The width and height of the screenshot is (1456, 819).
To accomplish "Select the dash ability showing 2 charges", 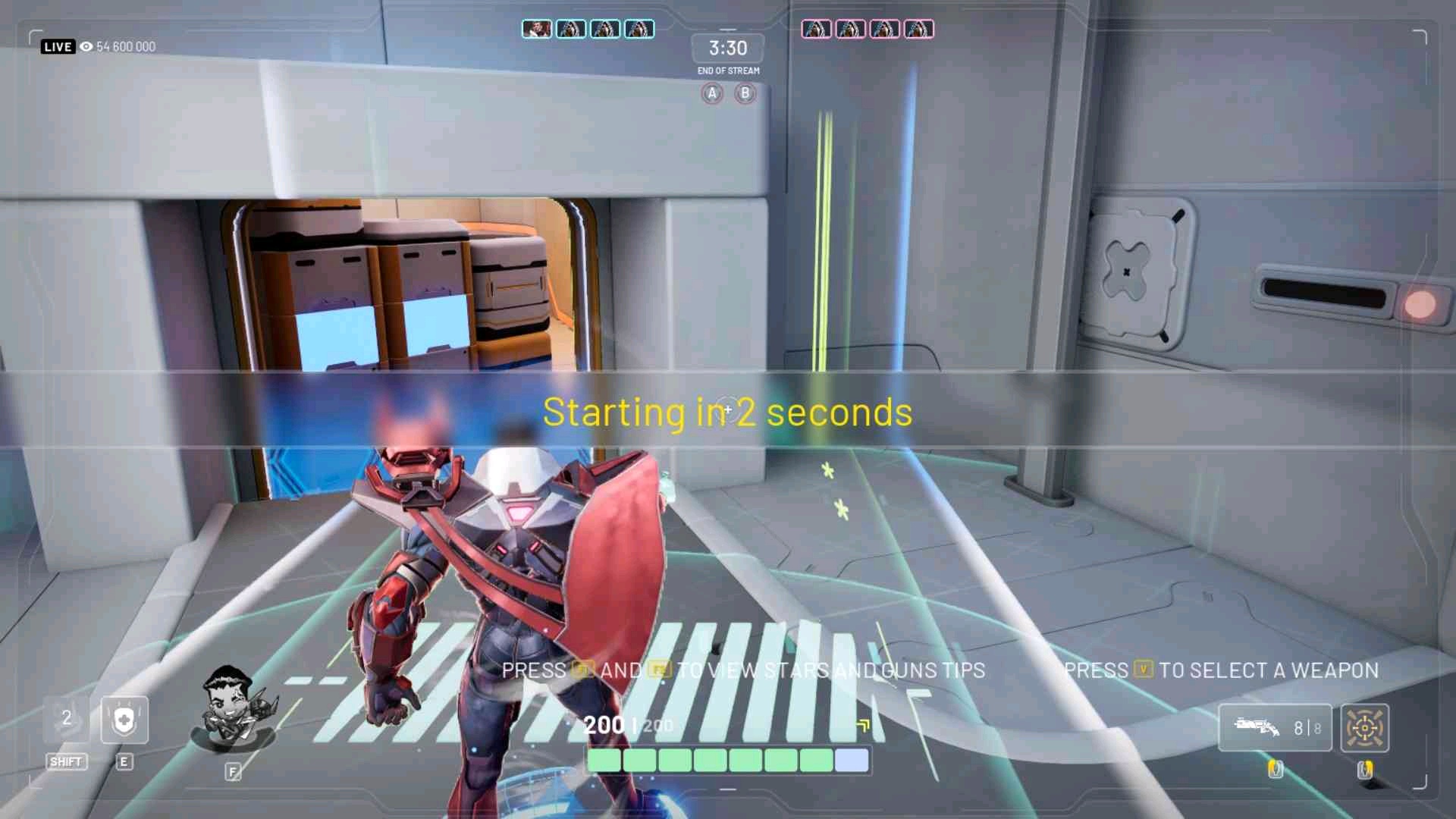I will tap(67, 719).
